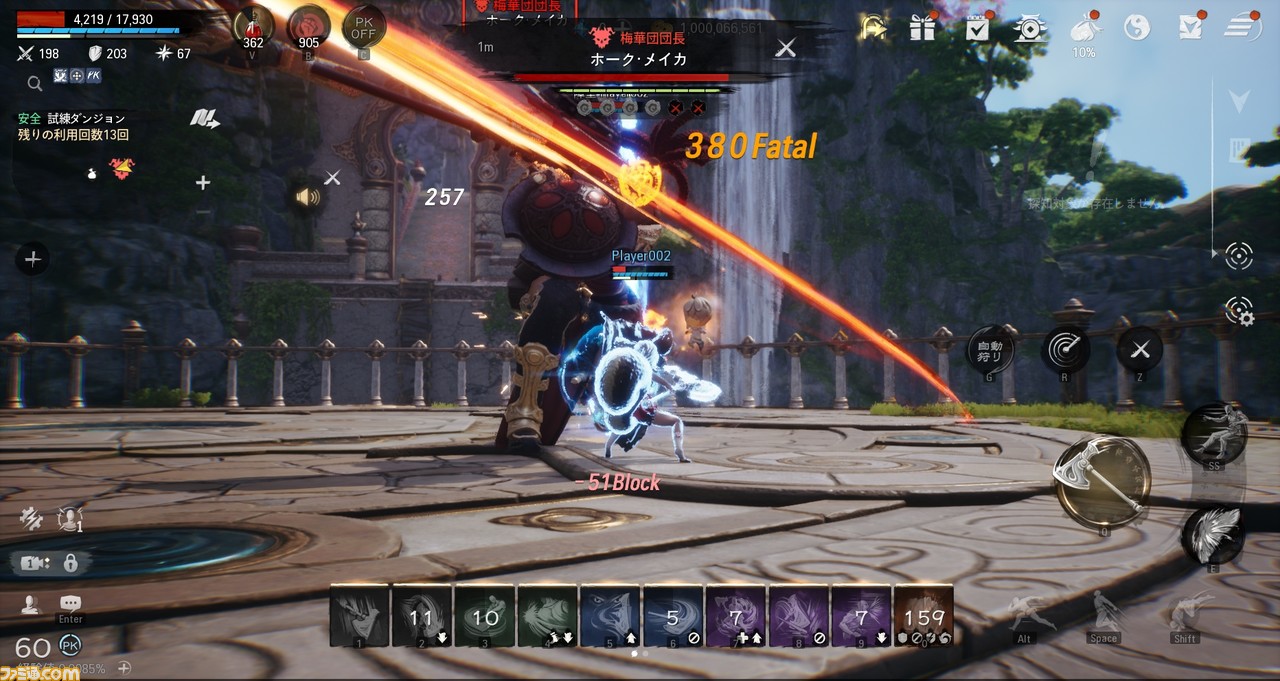This screenshot has height=681, width=1280.
Task: Open the bag inventory icon showing 10%
Action: pos(1083,30)
